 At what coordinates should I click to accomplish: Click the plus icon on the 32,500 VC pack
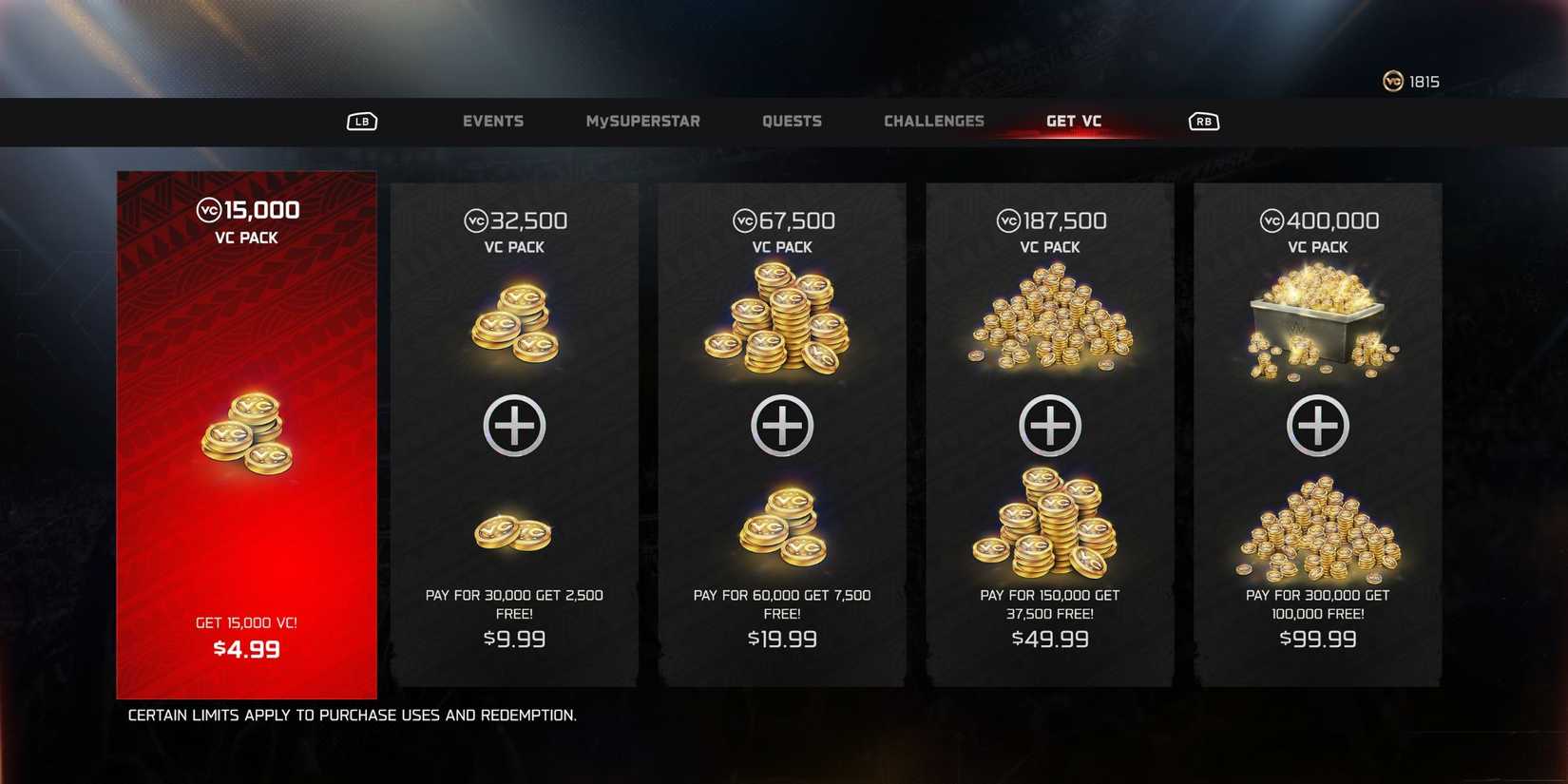pos(514,426)
